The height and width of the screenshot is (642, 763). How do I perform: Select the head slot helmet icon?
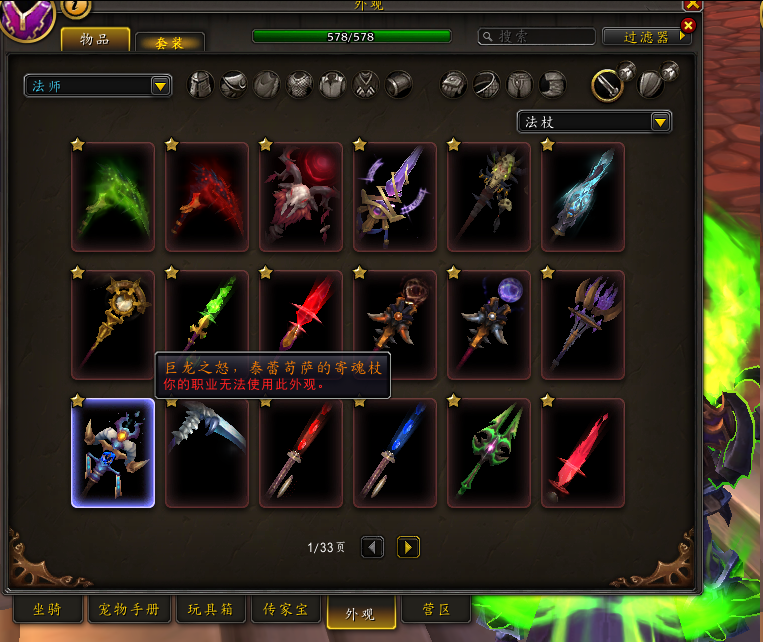pos(201,85)
